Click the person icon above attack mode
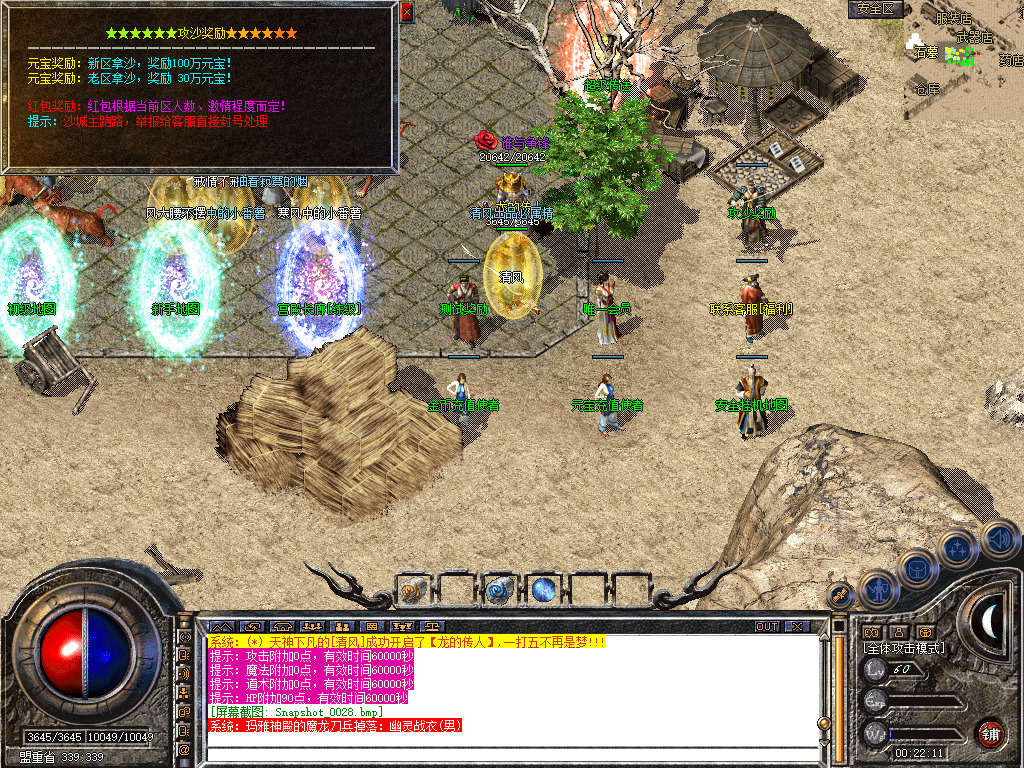The height and width of the screenshot is (768, 1024). (899, 632)
